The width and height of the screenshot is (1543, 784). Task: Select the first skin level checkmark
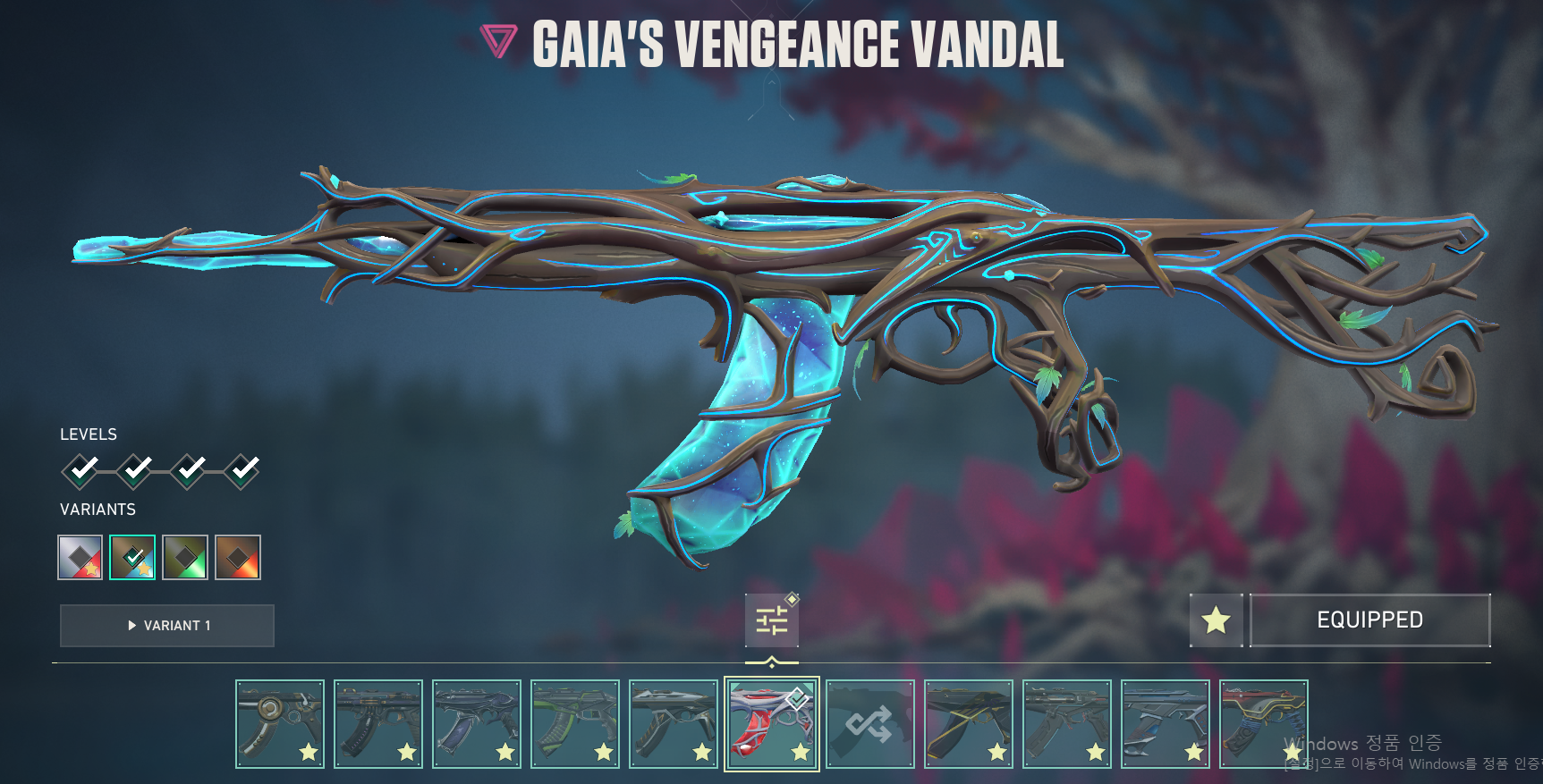tap(81, 469)
